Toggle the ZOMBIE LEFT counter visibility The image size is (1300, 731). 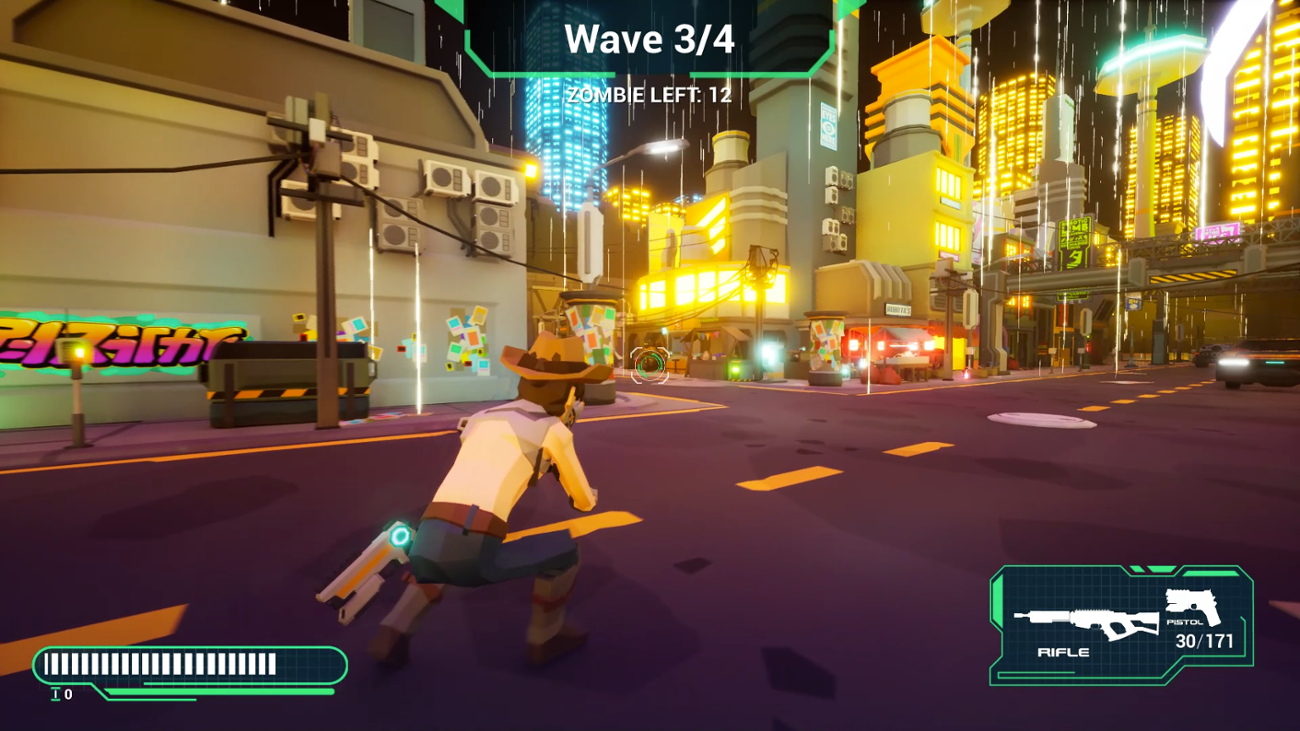(x=650, y=96)
